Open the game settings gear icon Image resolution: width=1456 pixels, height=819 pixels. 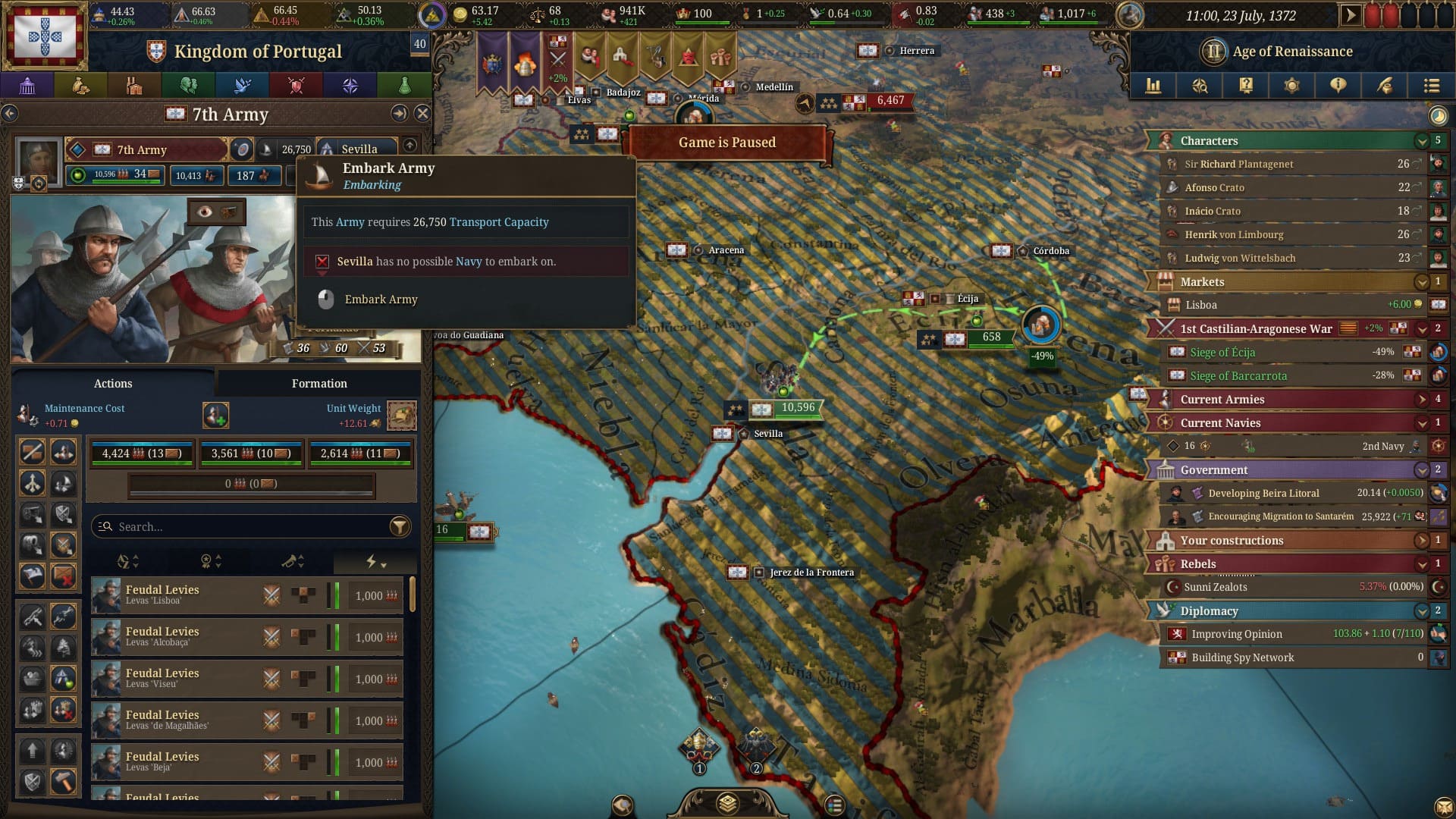pyautogui.click(x=1291, y=86)
